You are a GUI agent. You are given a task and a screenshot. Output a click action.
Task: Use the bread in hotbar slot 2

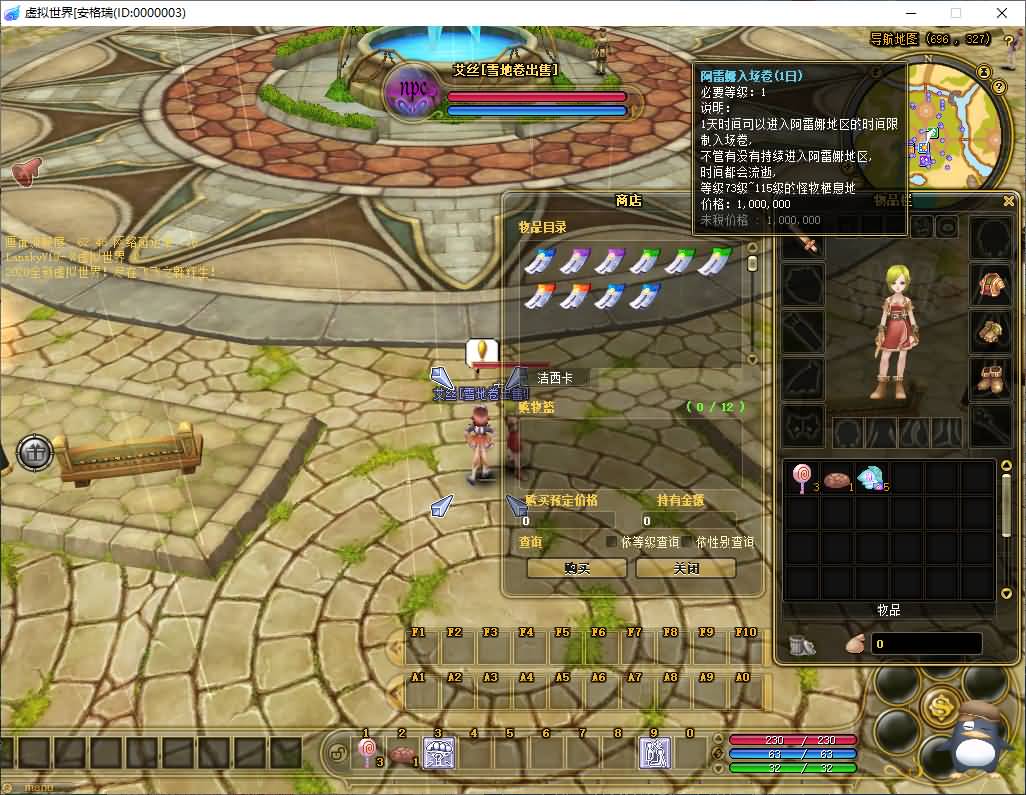402,754
